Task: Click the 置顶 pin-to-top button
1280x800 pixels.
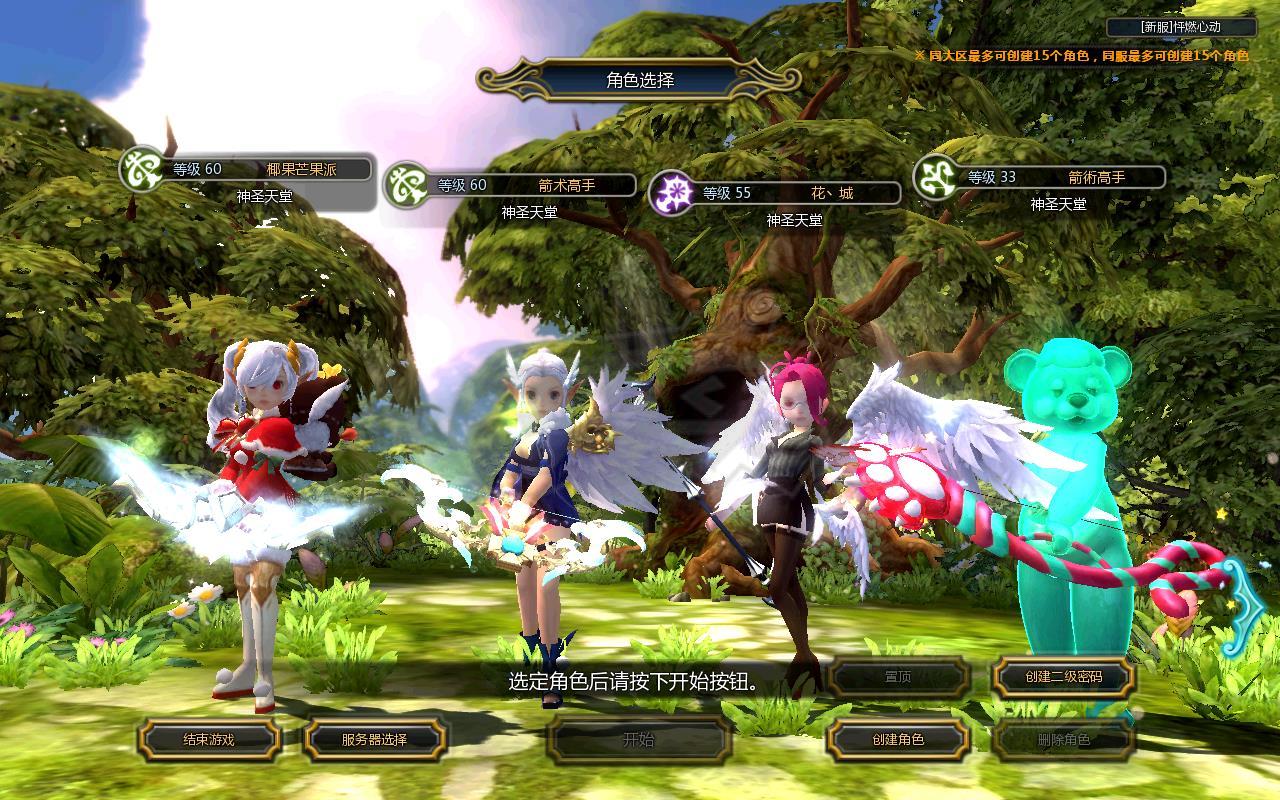Action: coord(897,677)
